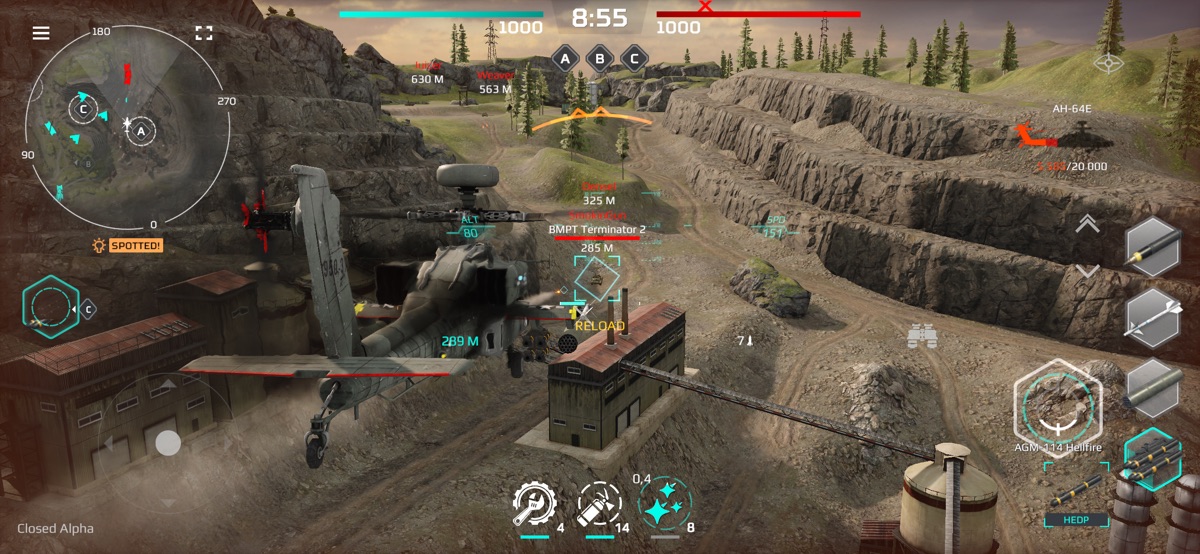Select the top hexagon missile weapon
This screenshot has height=554, width=1200.
click(x=1153, y=247)
